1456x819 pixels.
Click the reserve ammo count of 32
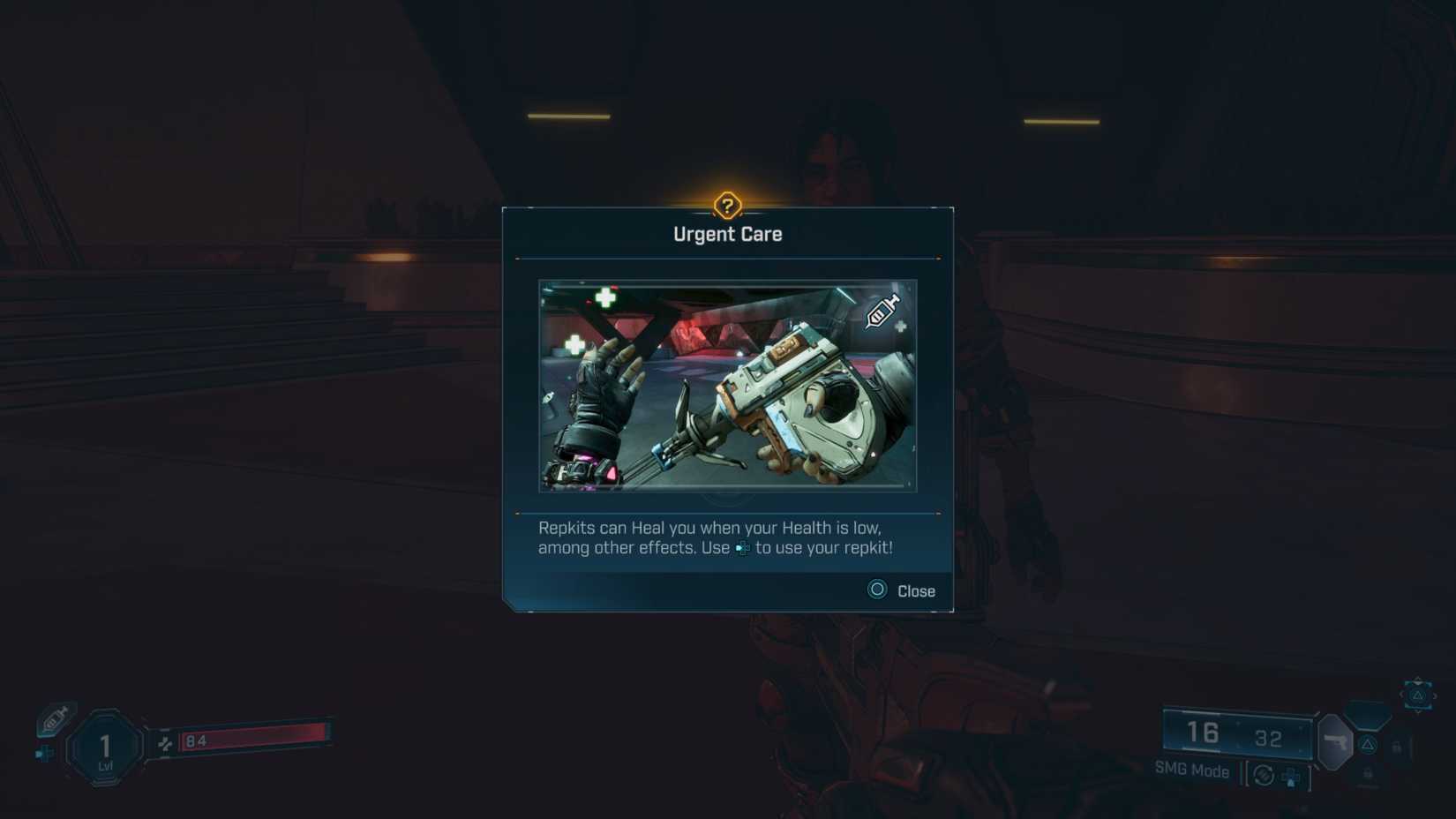1269,738
